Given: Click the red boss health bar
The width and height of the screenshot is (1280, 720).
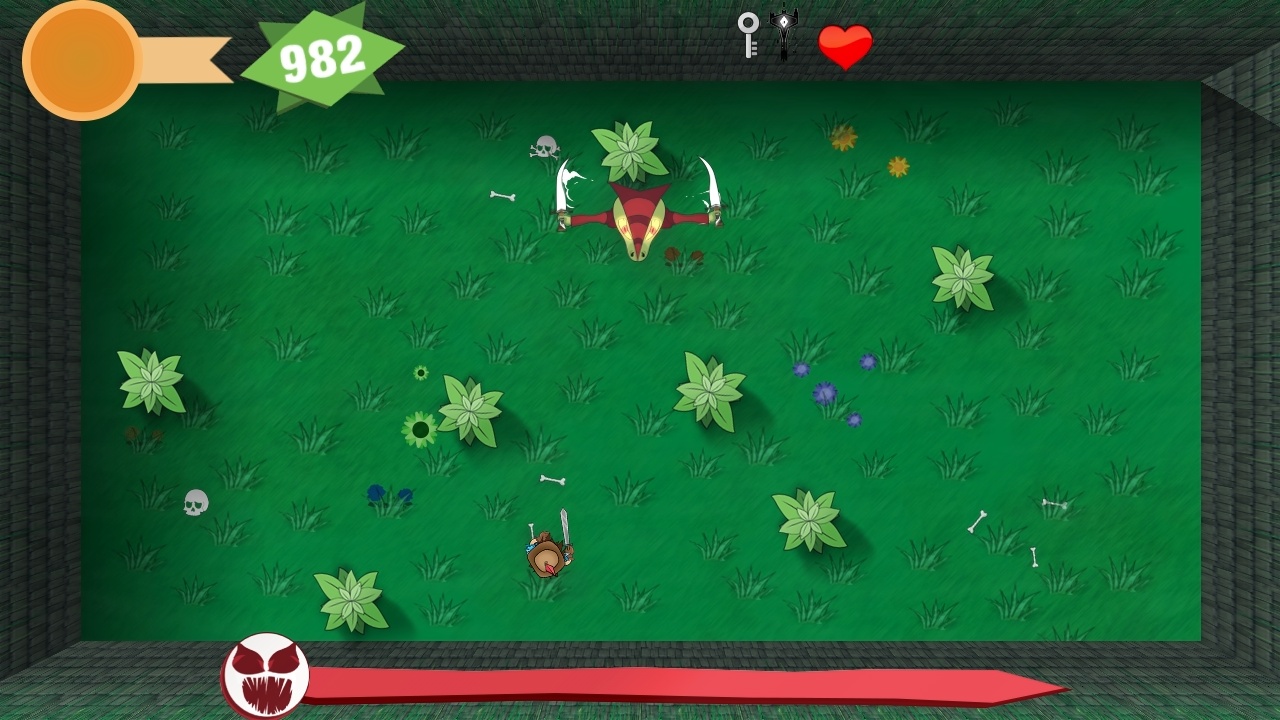Looking at the screenshot, I should click(680, 683).
